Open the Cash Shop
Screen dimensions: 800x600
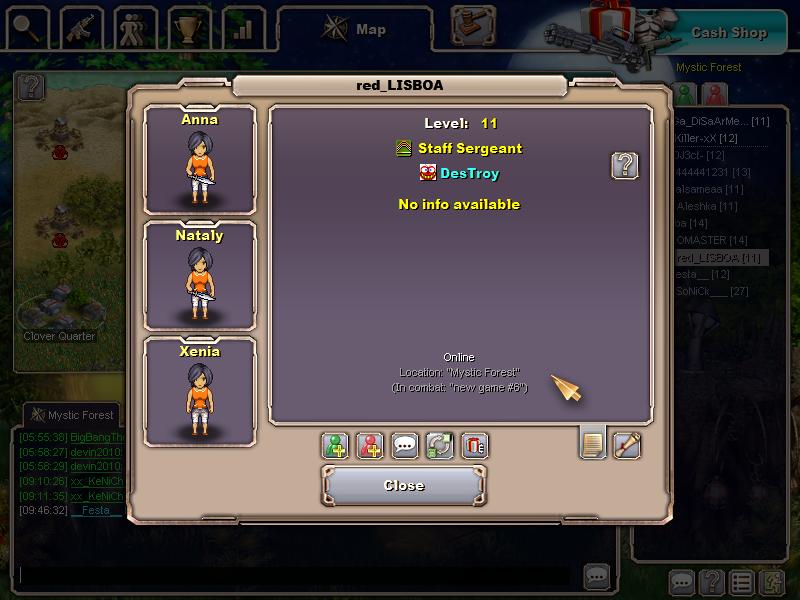(728, 32)
